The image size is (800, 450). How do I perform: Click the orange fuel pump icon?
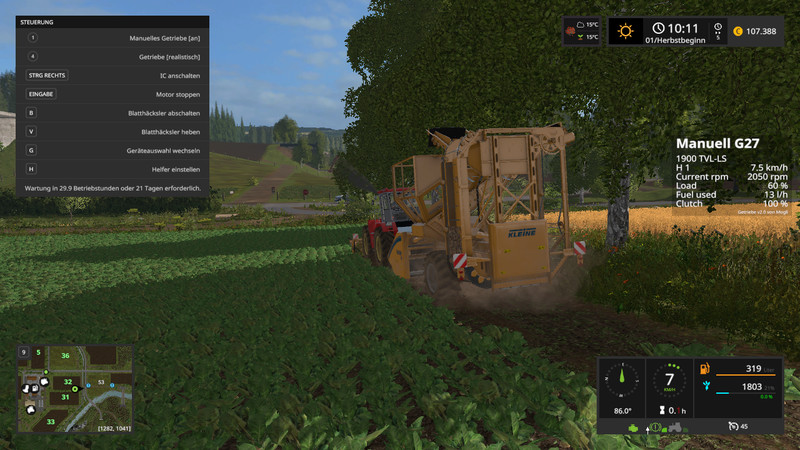pos(706,369)
